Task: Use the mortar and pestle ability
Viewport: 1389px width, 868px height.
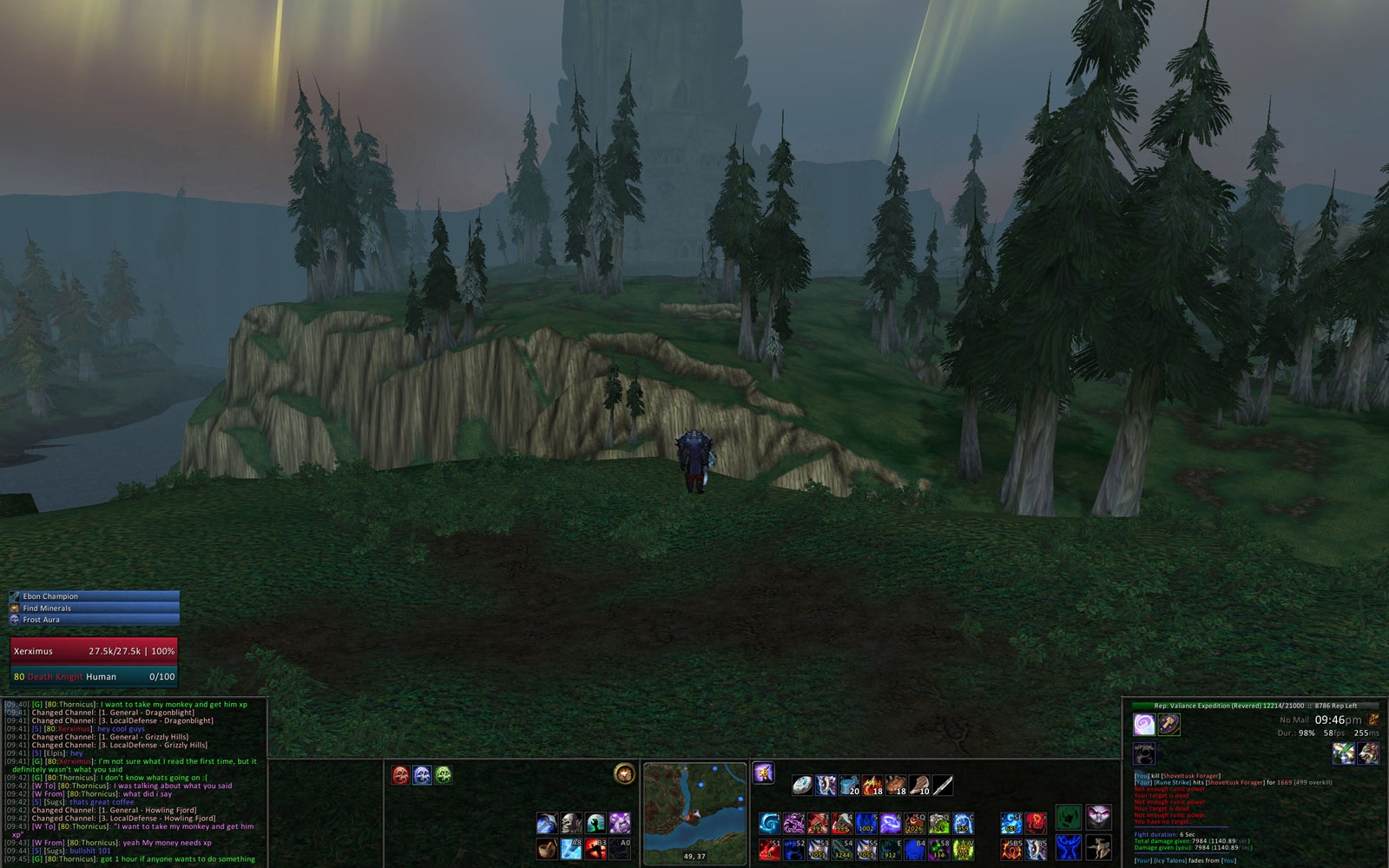Action: [x=547, y=847]
